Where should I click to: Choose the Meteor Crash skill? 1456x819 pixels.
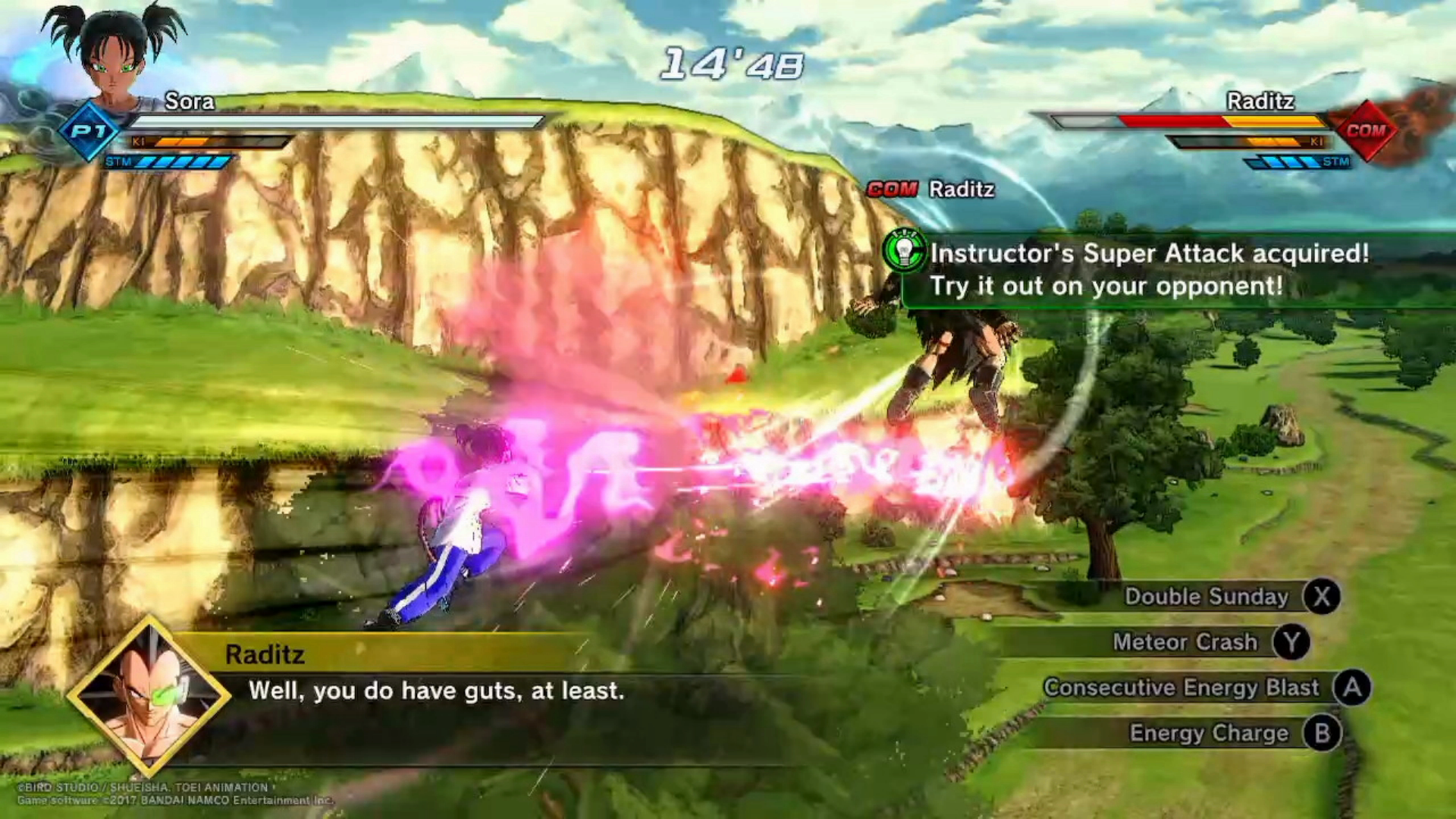1185,642
